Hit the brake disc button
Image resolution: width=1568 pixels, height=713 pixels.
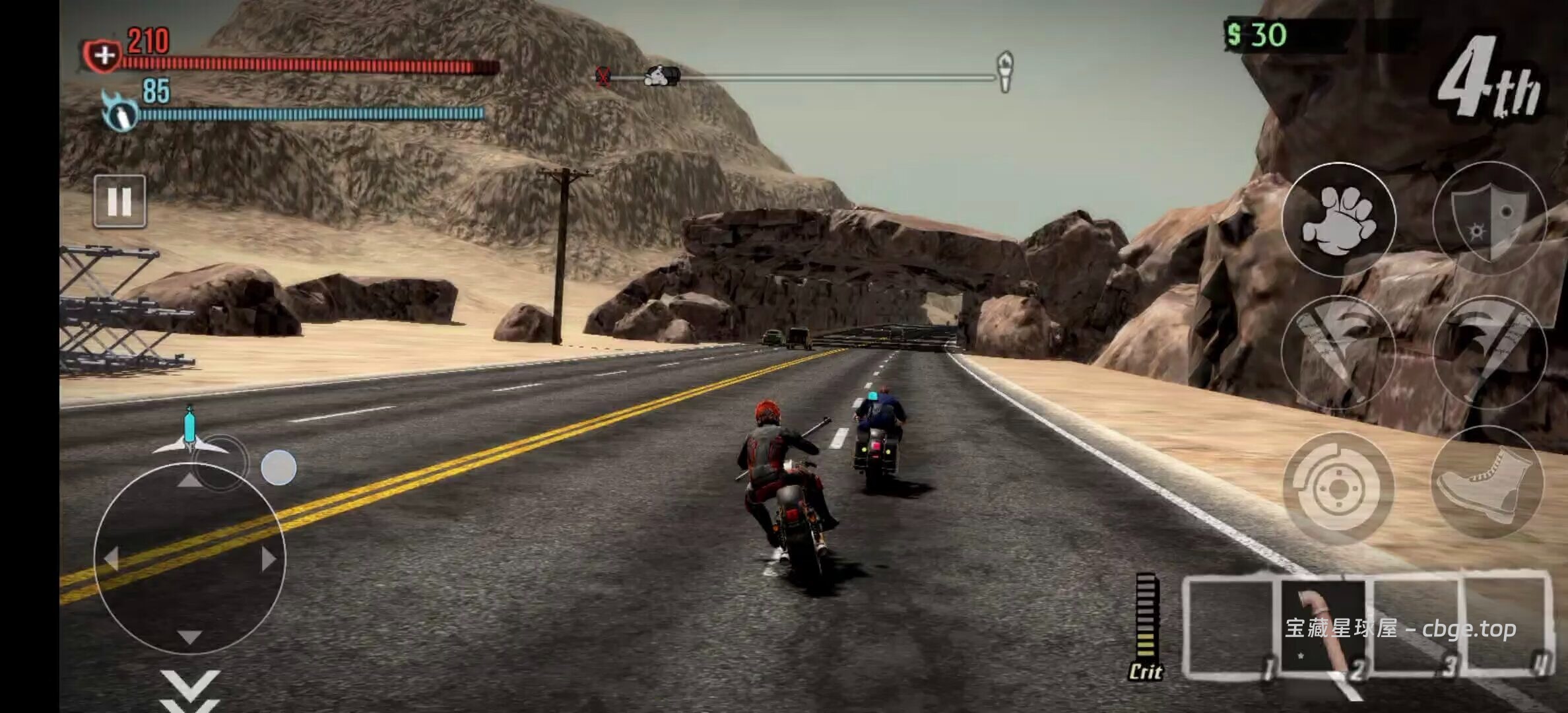pos(1338,489)
